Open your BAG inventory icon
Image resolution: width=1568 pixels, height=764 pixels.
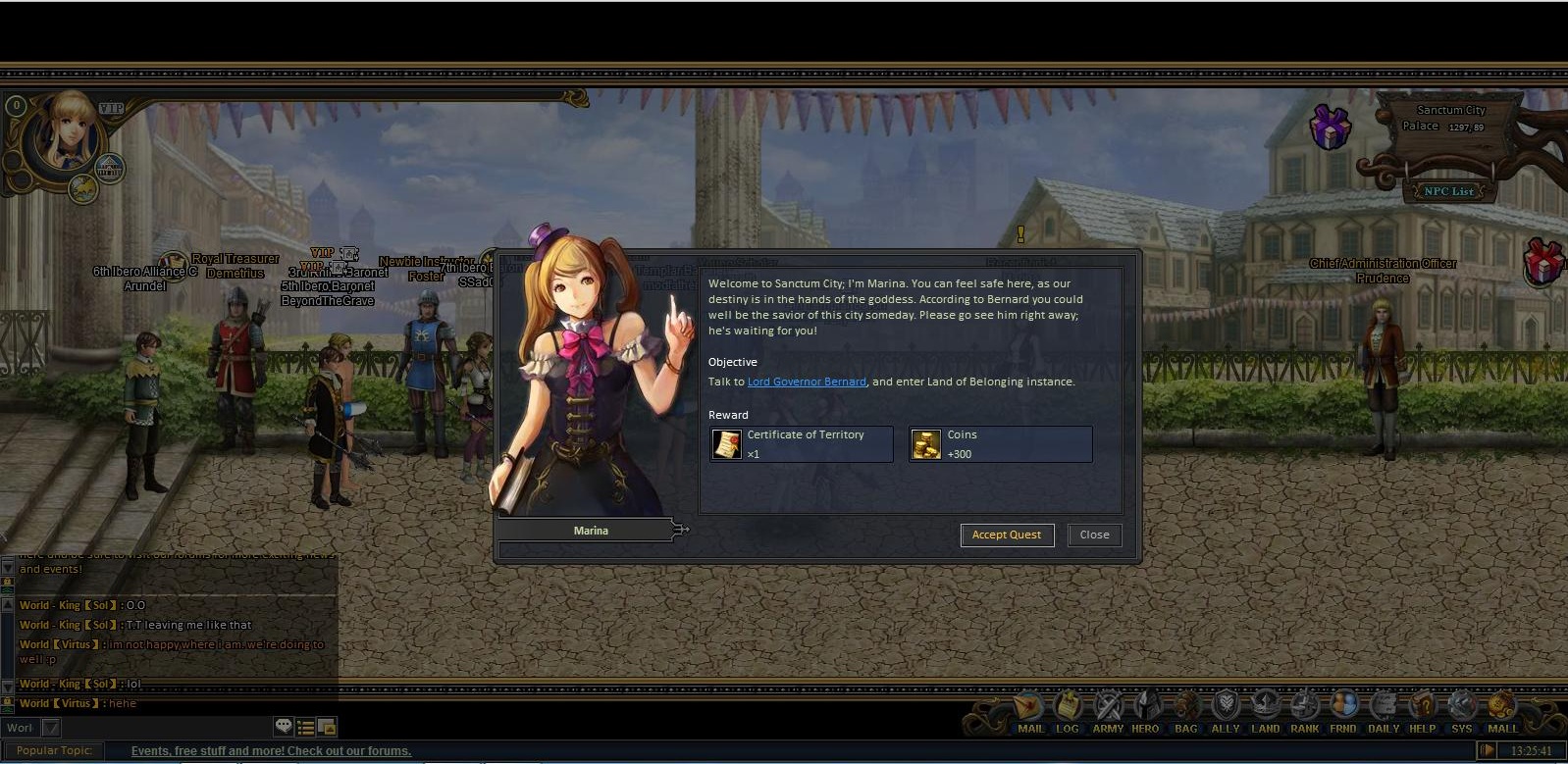pyautogui.click(x=1184, y=706)
